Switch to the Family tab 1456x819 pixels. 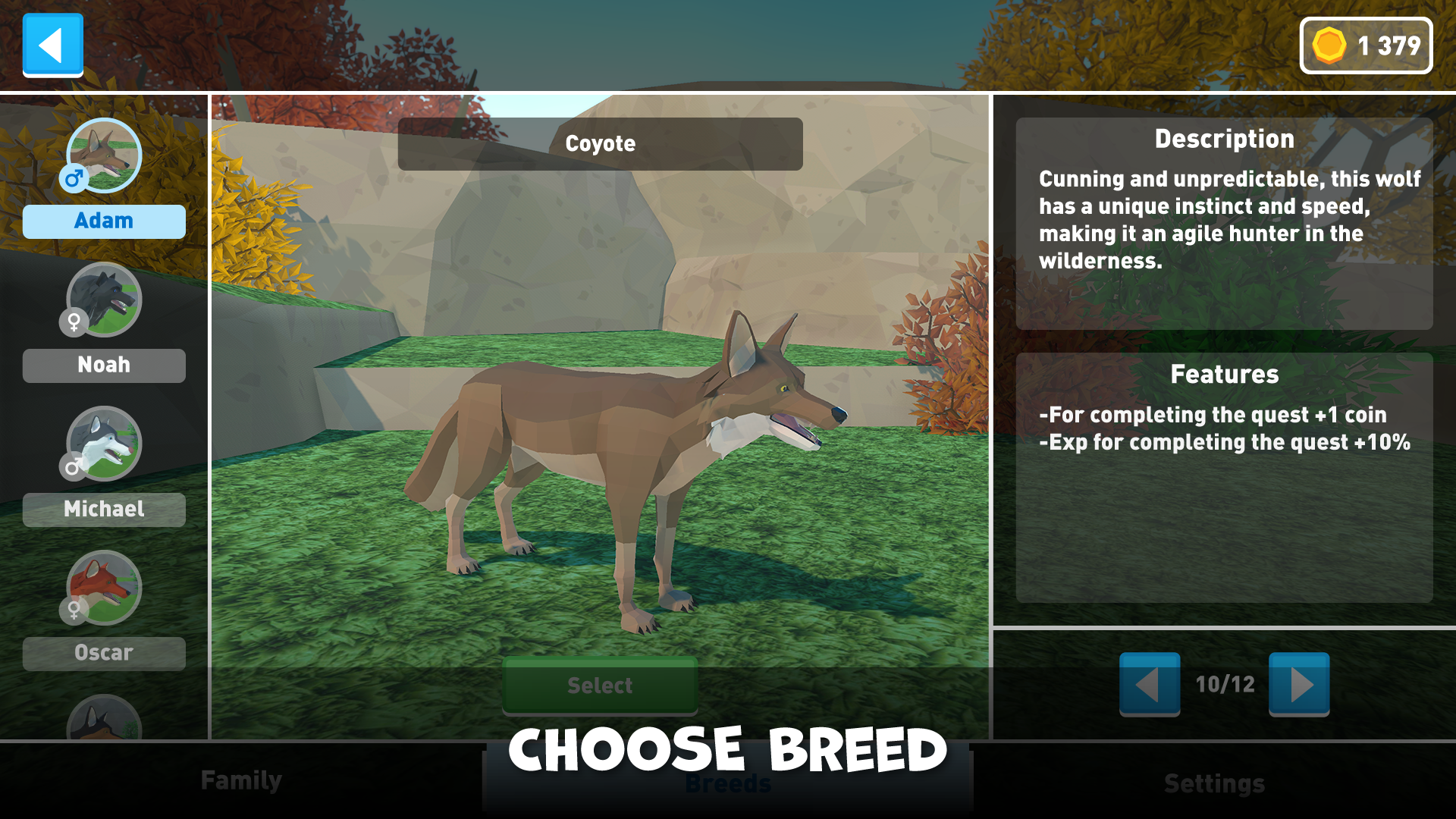point(240,780)
